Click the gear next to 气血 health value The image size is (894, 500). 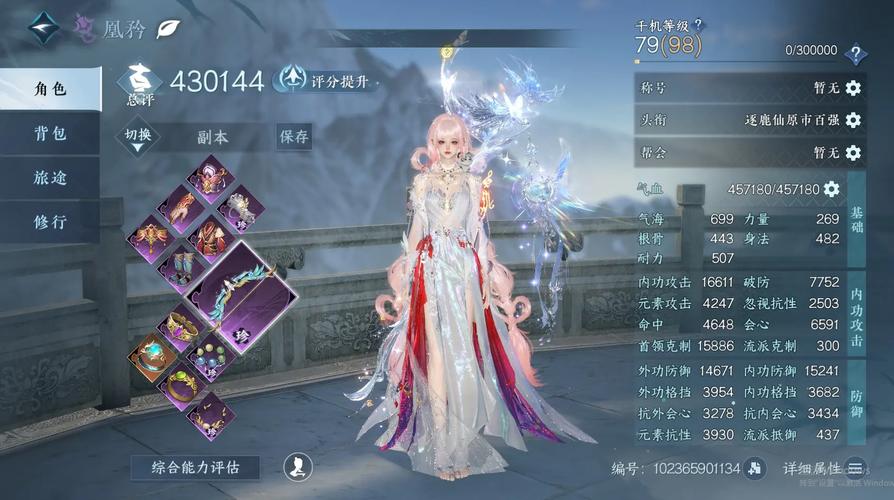click(x=831, y=188)
